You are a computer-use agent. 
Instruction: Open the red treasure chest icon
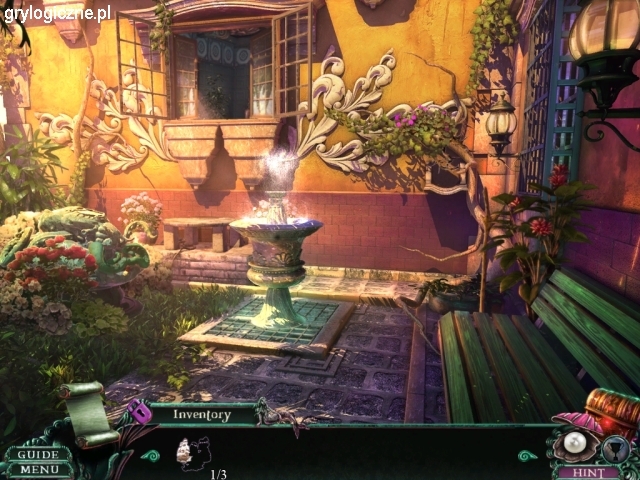pyautogui.click(x=612, y=409)
